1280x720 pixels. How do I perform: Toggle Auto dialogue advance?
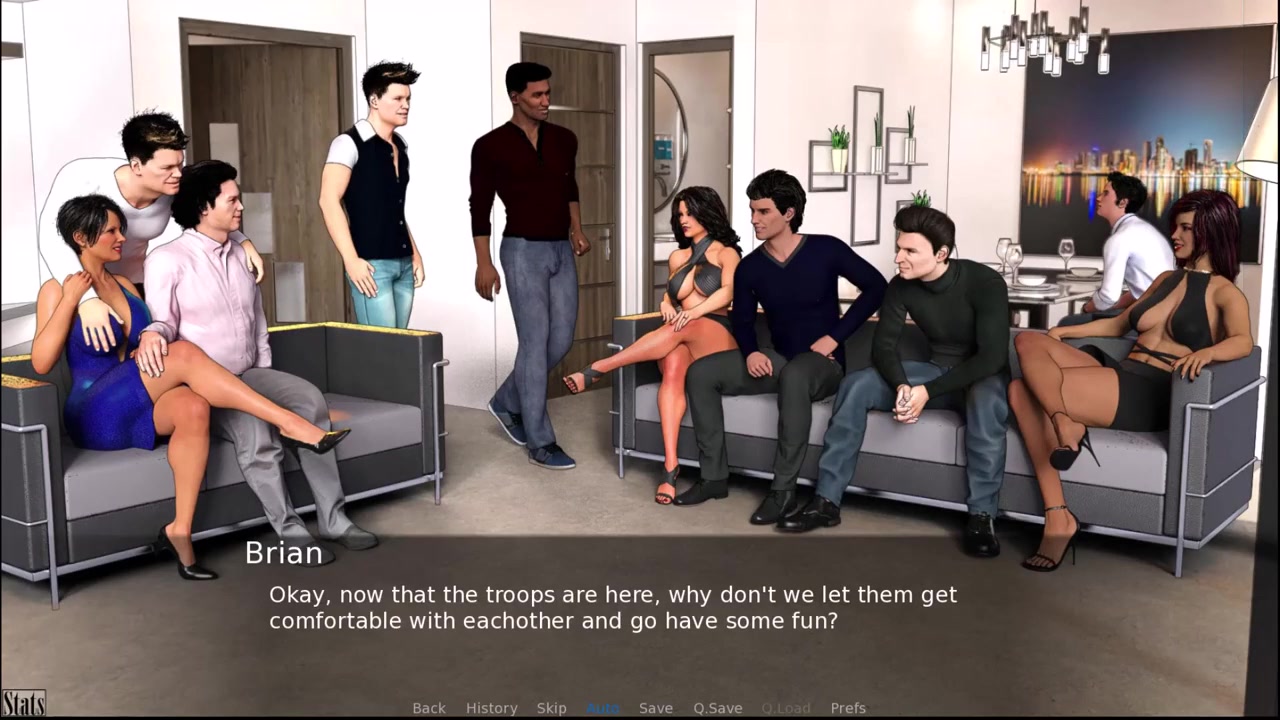tap(602, 708)
